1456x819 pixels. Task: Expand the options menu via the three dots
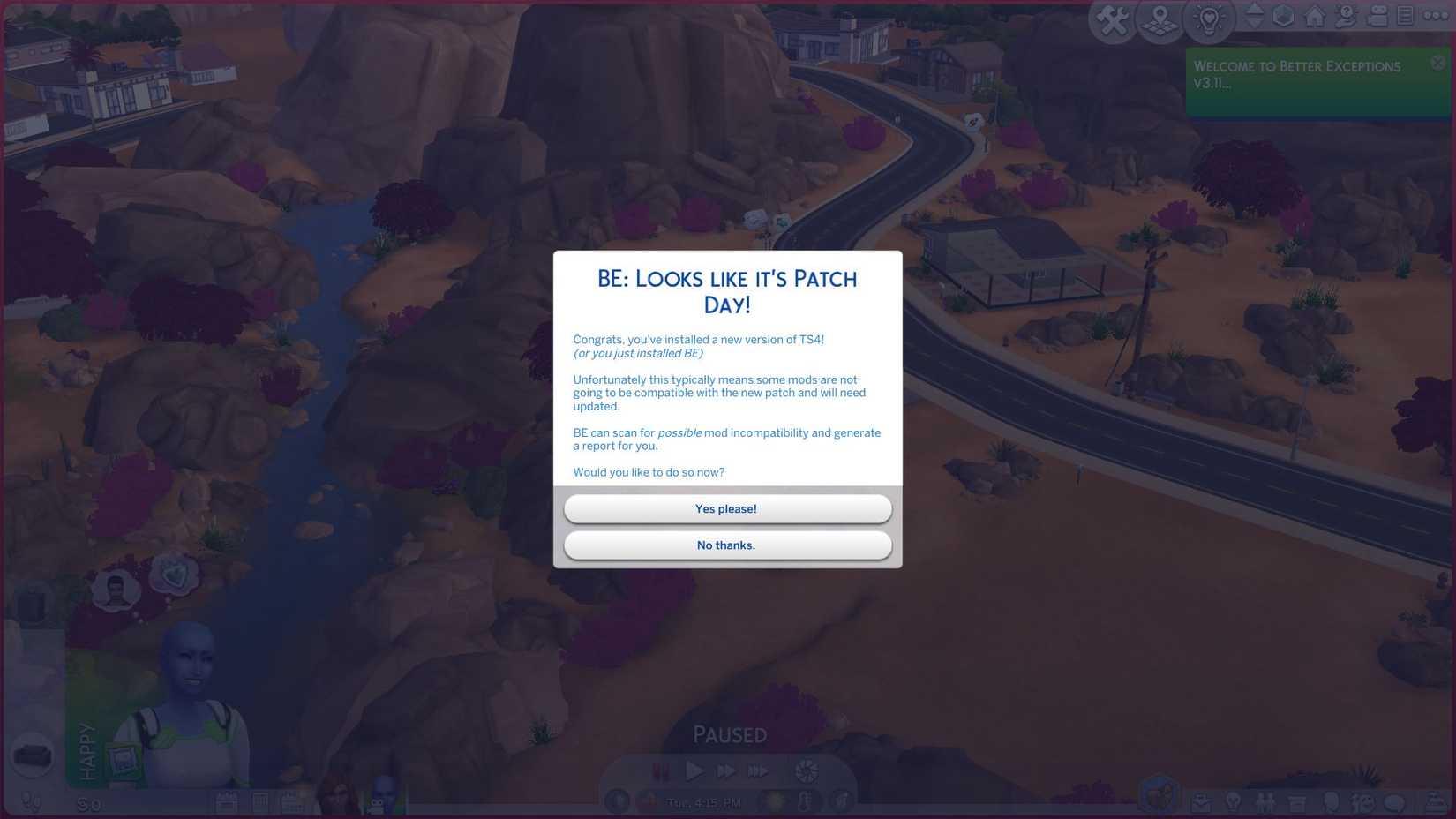[x=1436, y=15]
